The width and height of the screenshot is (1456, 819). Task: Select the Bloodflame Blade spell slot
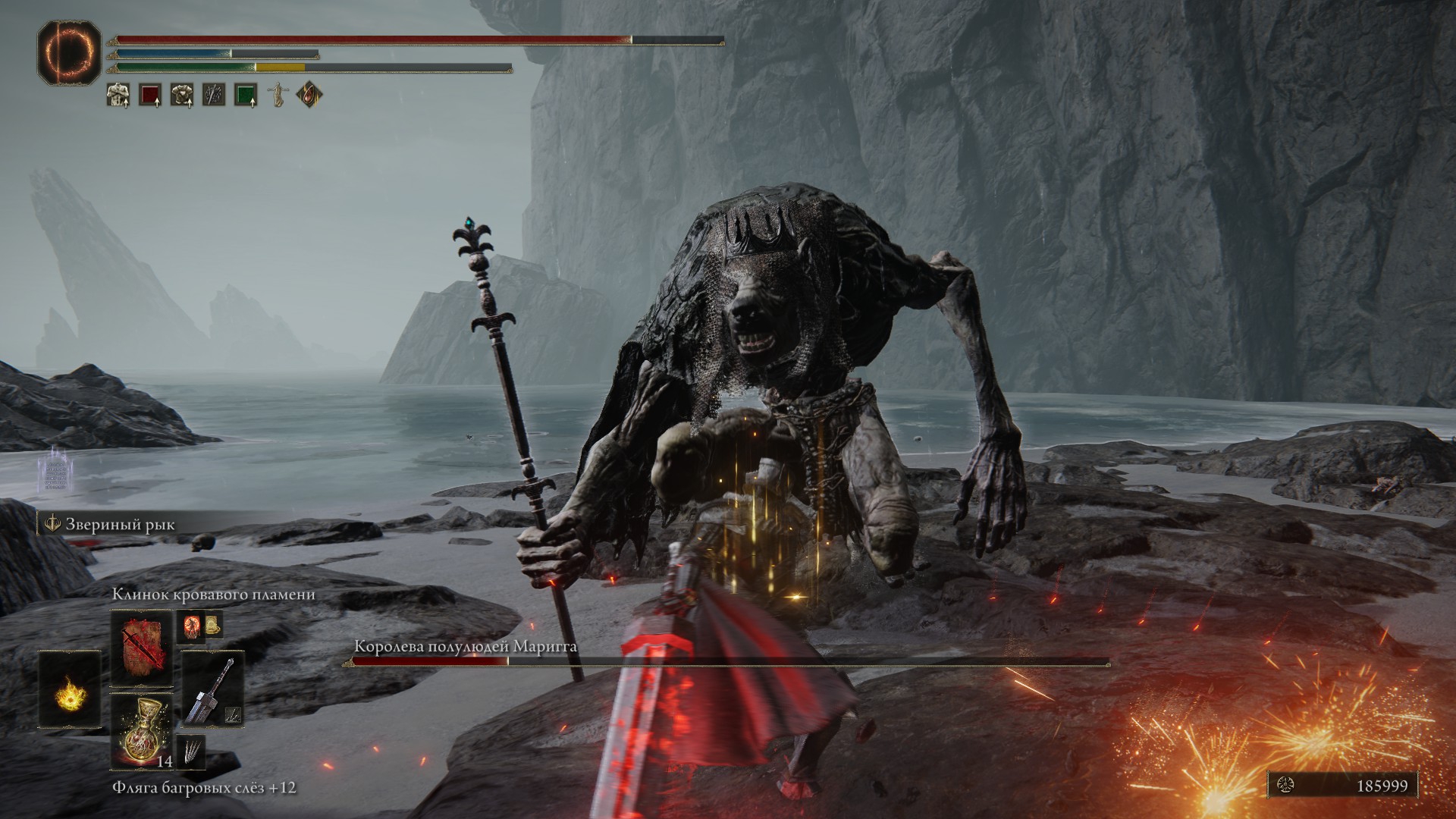pyautogui.click(x=142, y=648)
